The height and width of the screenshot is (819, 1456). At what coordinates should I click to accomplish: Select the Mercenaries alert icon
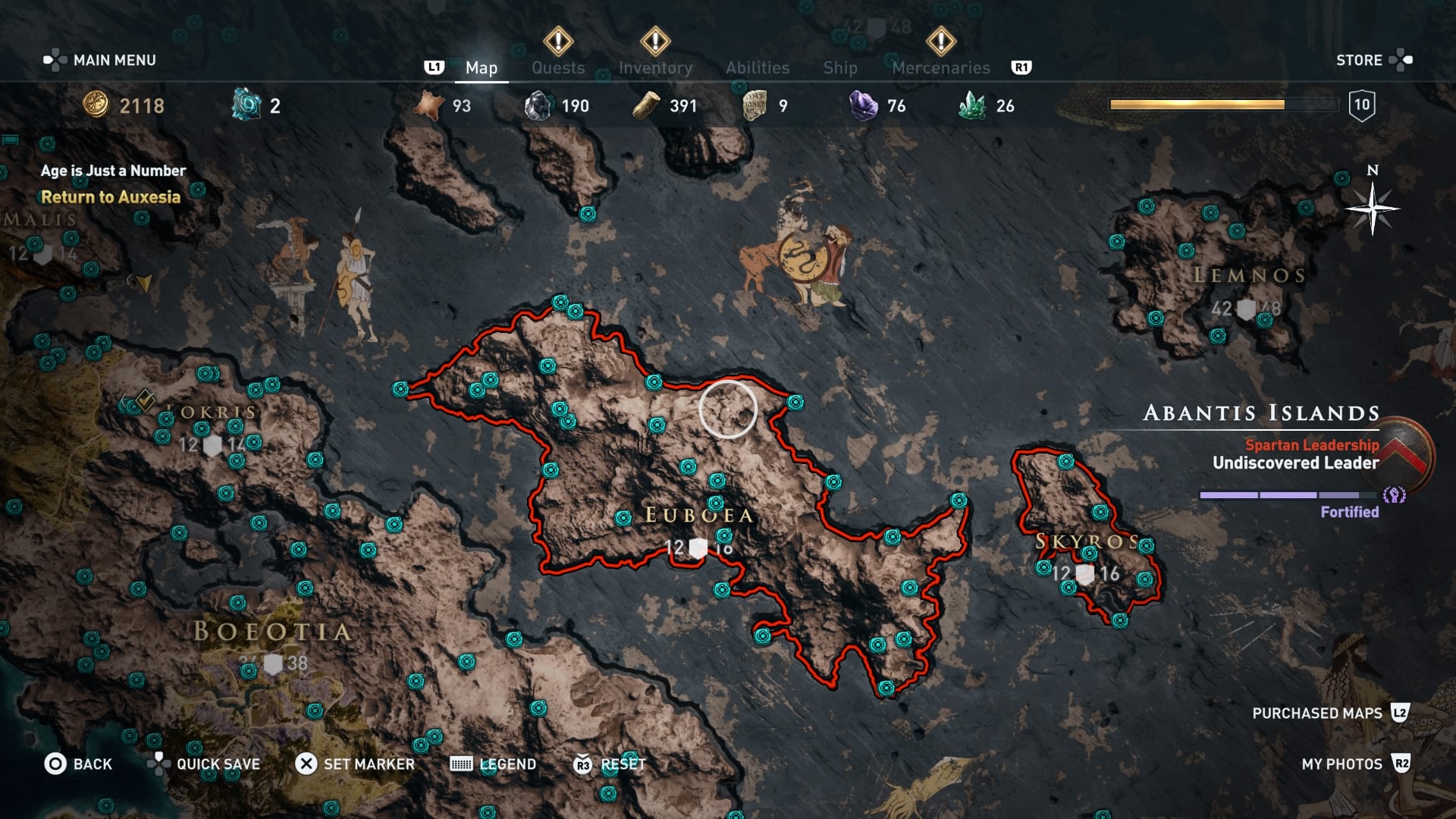click(941, 42)
